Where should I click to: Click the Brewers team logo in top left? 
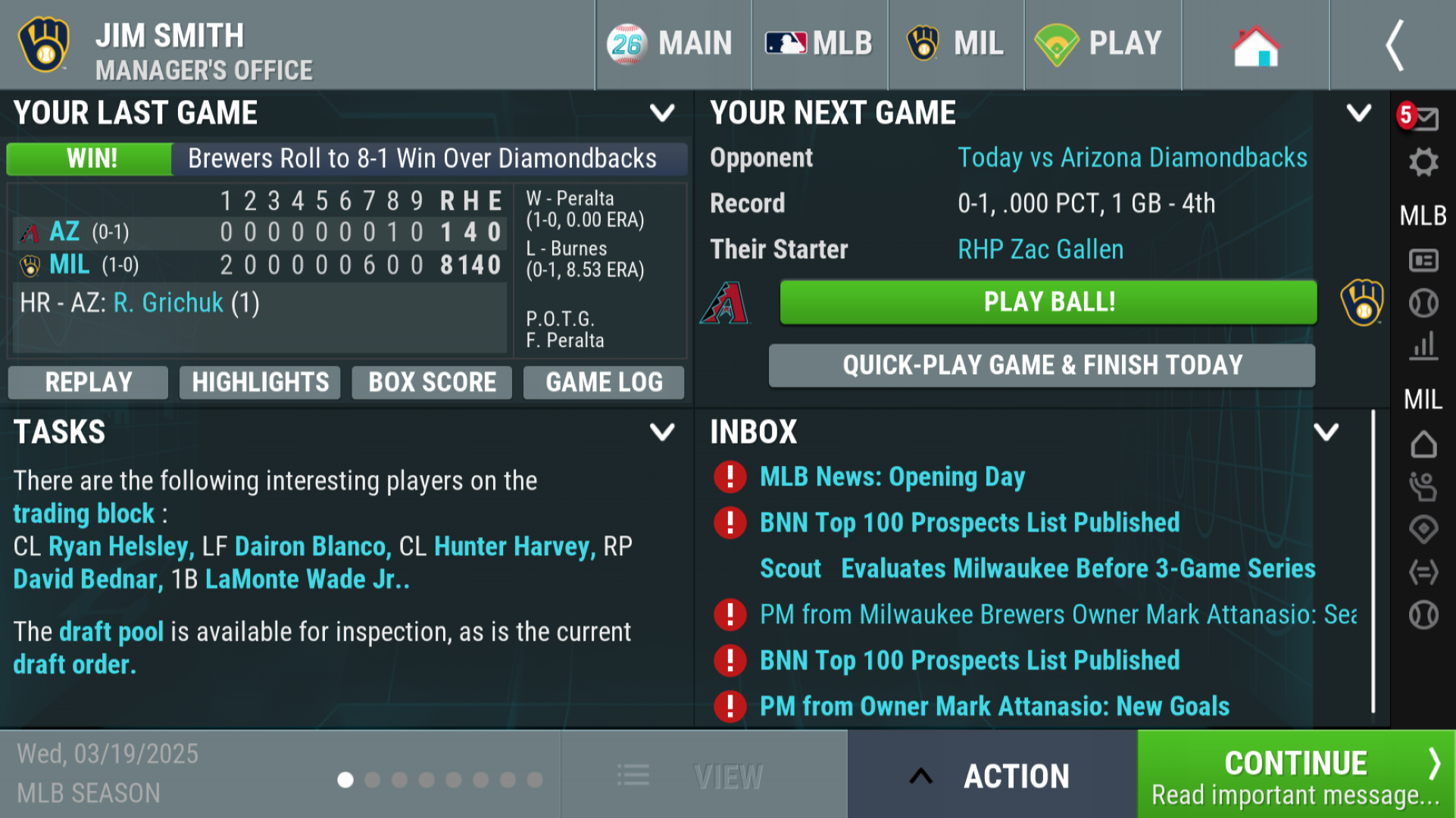pyautogui.click(x=43, y=44)
